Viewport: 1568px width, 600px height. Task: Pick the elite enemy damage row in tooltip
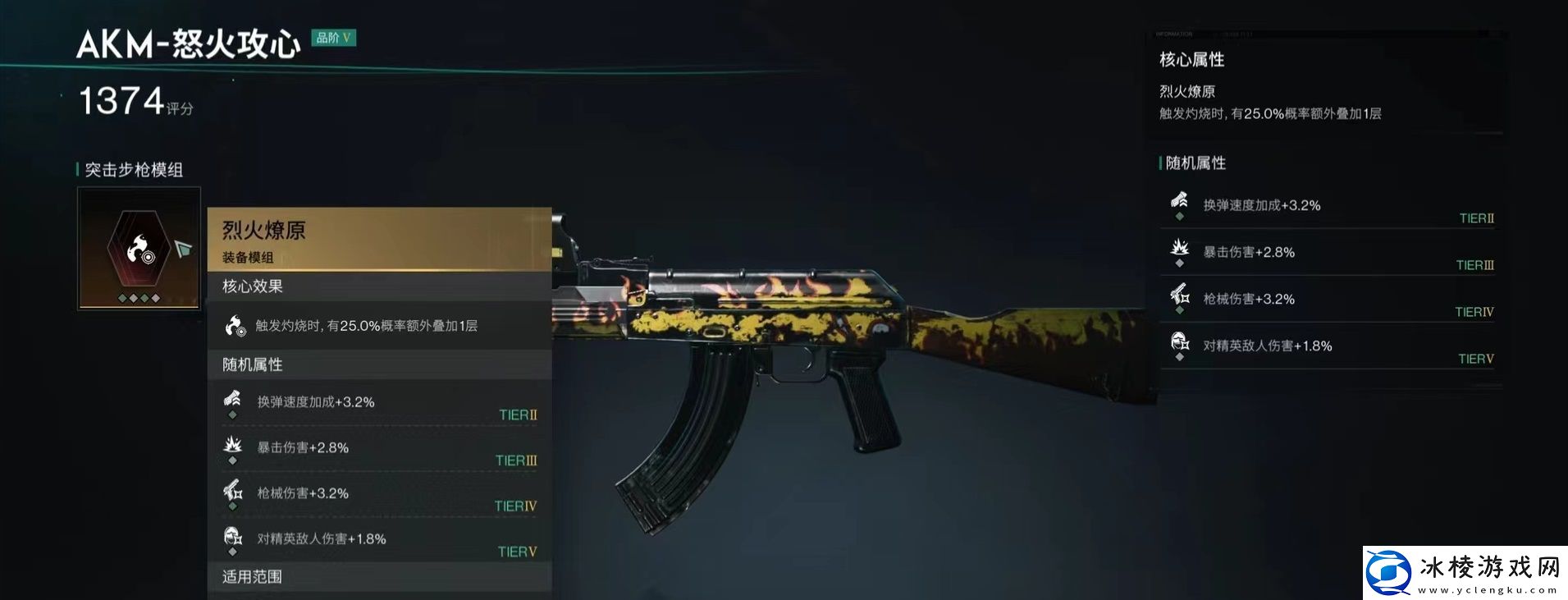pos(378,540)
